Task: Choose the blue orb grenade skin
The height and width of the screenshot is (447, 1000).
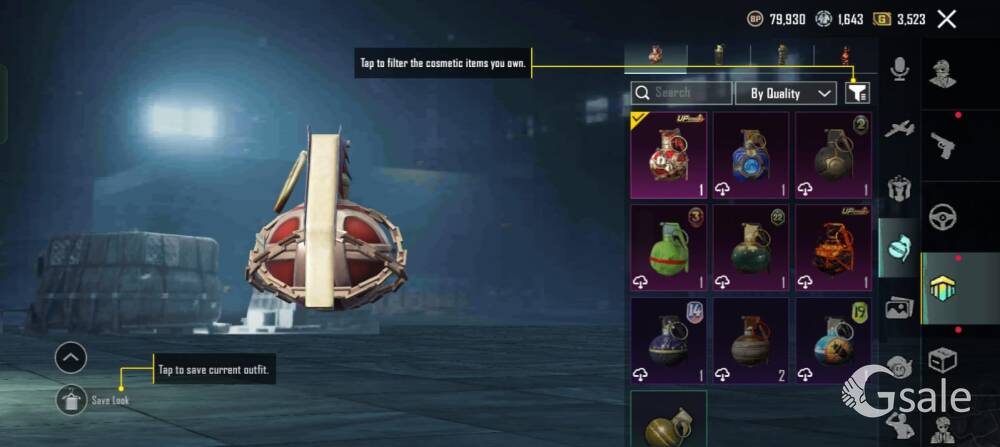Action: pyautogui.click(x=750, y=156)
